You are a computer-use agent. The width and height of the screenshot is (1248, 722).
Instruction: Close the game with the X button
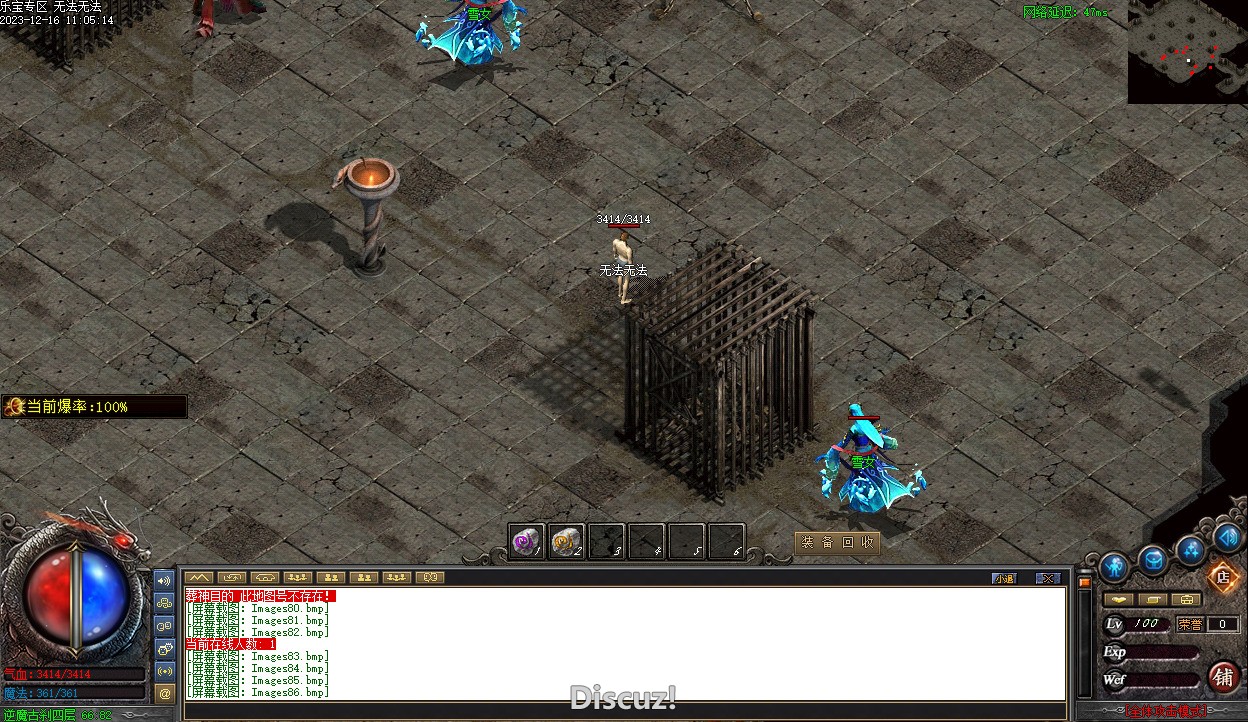1047,578
